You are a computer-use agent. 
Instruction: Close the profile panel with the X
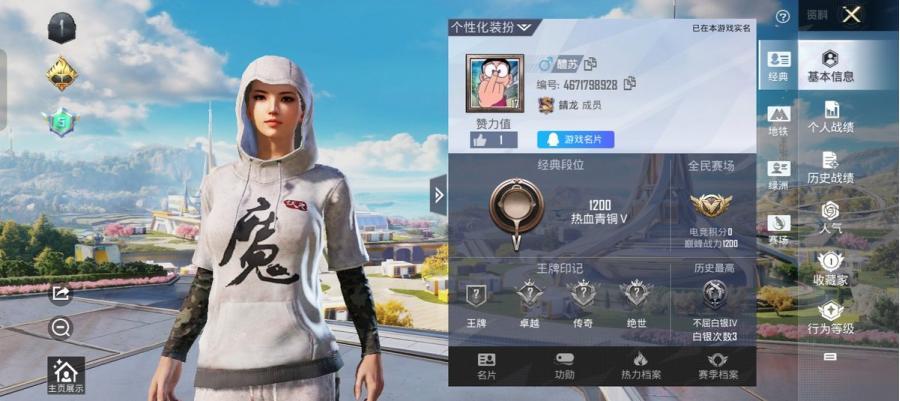coord(851,14)
